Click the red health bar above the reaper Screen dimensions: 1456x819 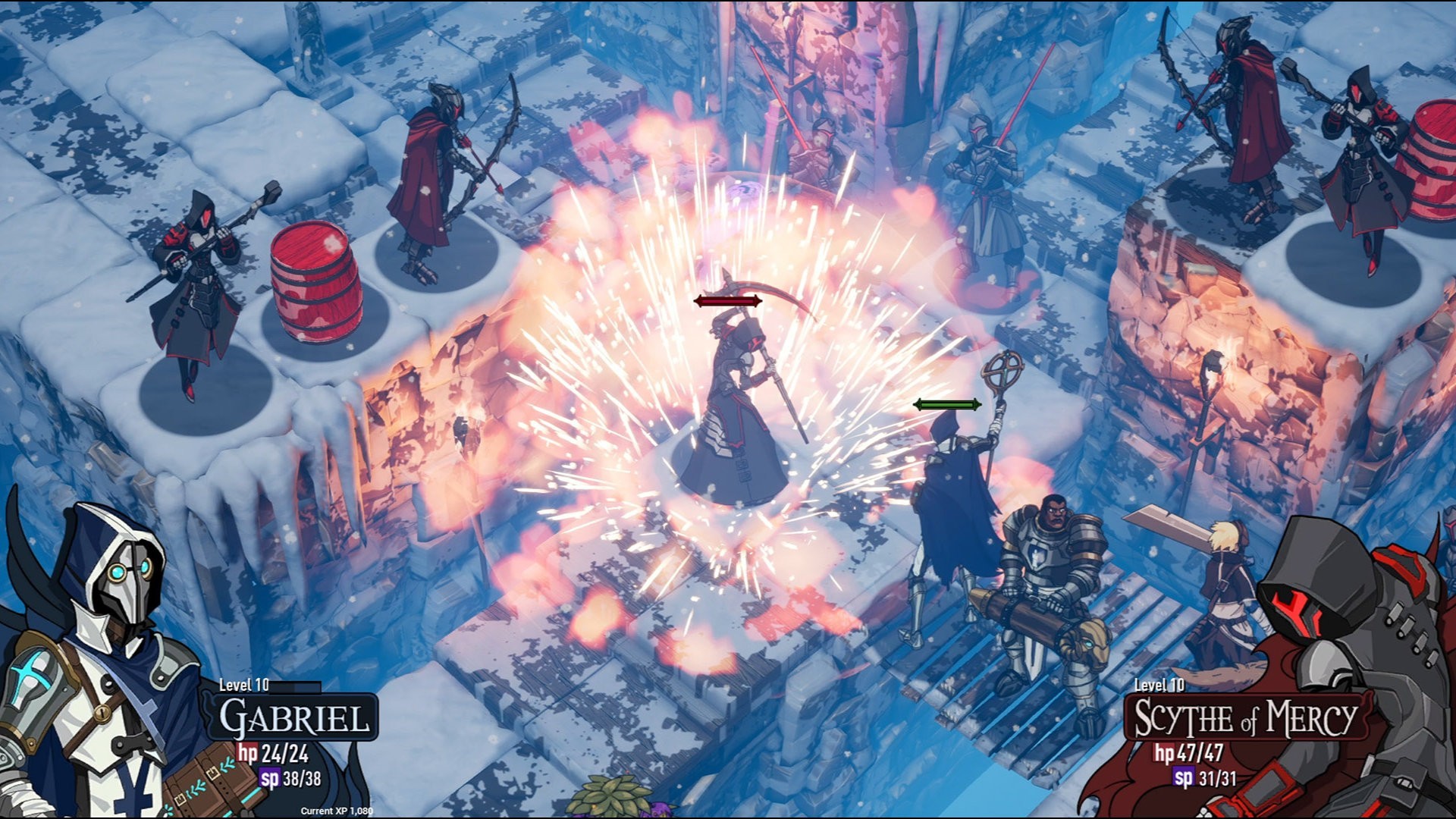[726, 300]
